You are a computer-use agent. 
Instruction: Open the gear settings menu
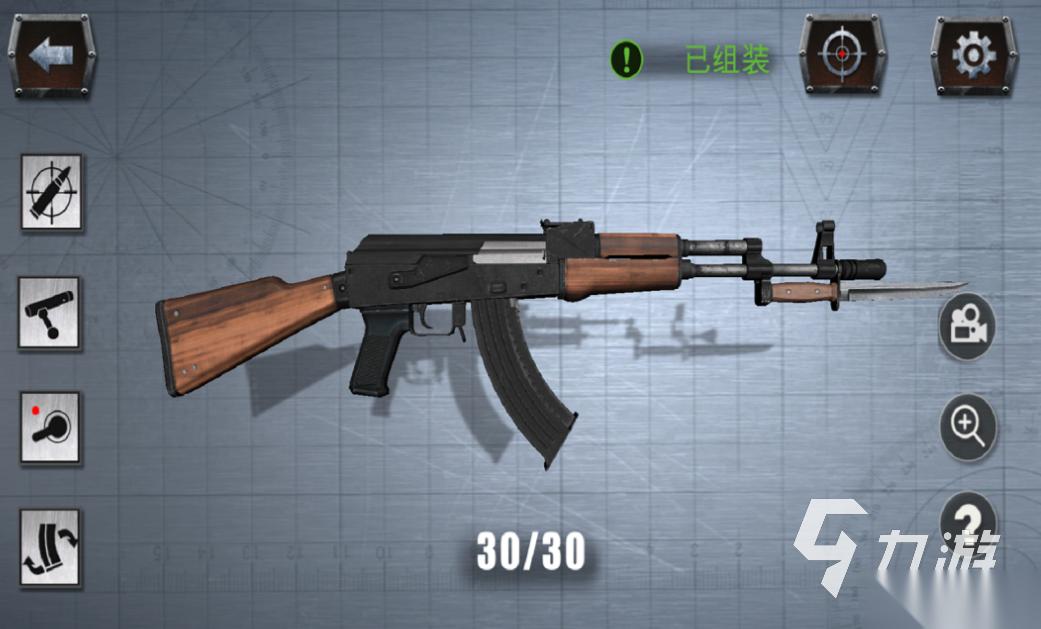click(968, 55)
